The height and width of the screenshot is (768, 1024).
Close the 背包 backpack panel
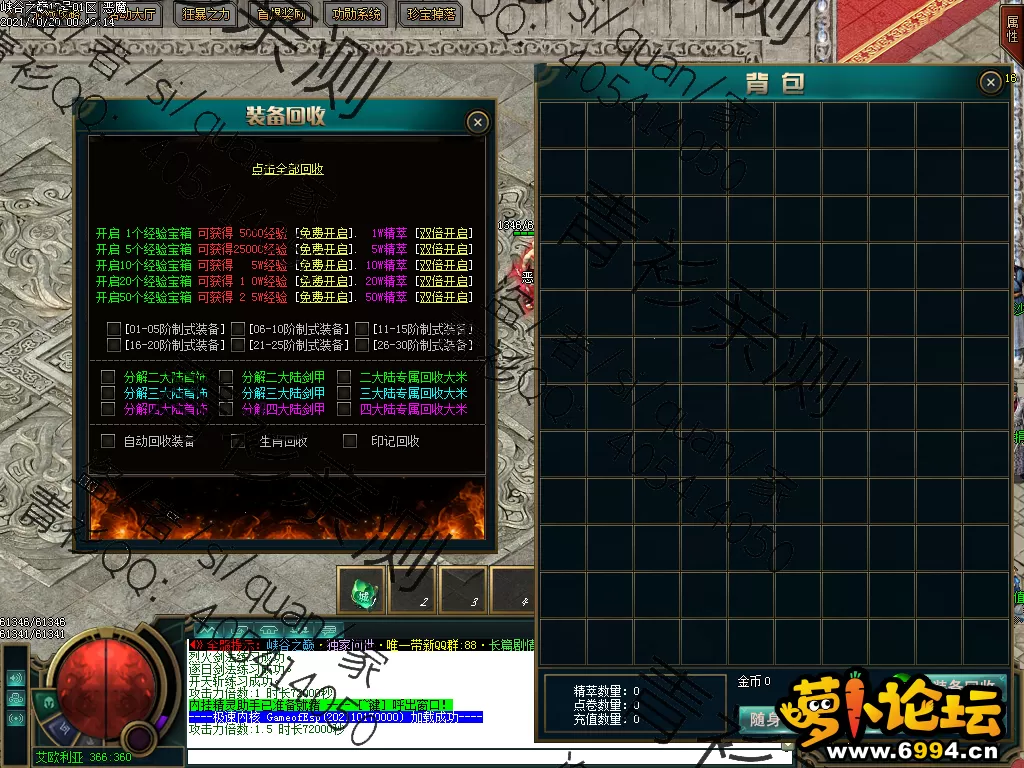[x=990, y=82]
